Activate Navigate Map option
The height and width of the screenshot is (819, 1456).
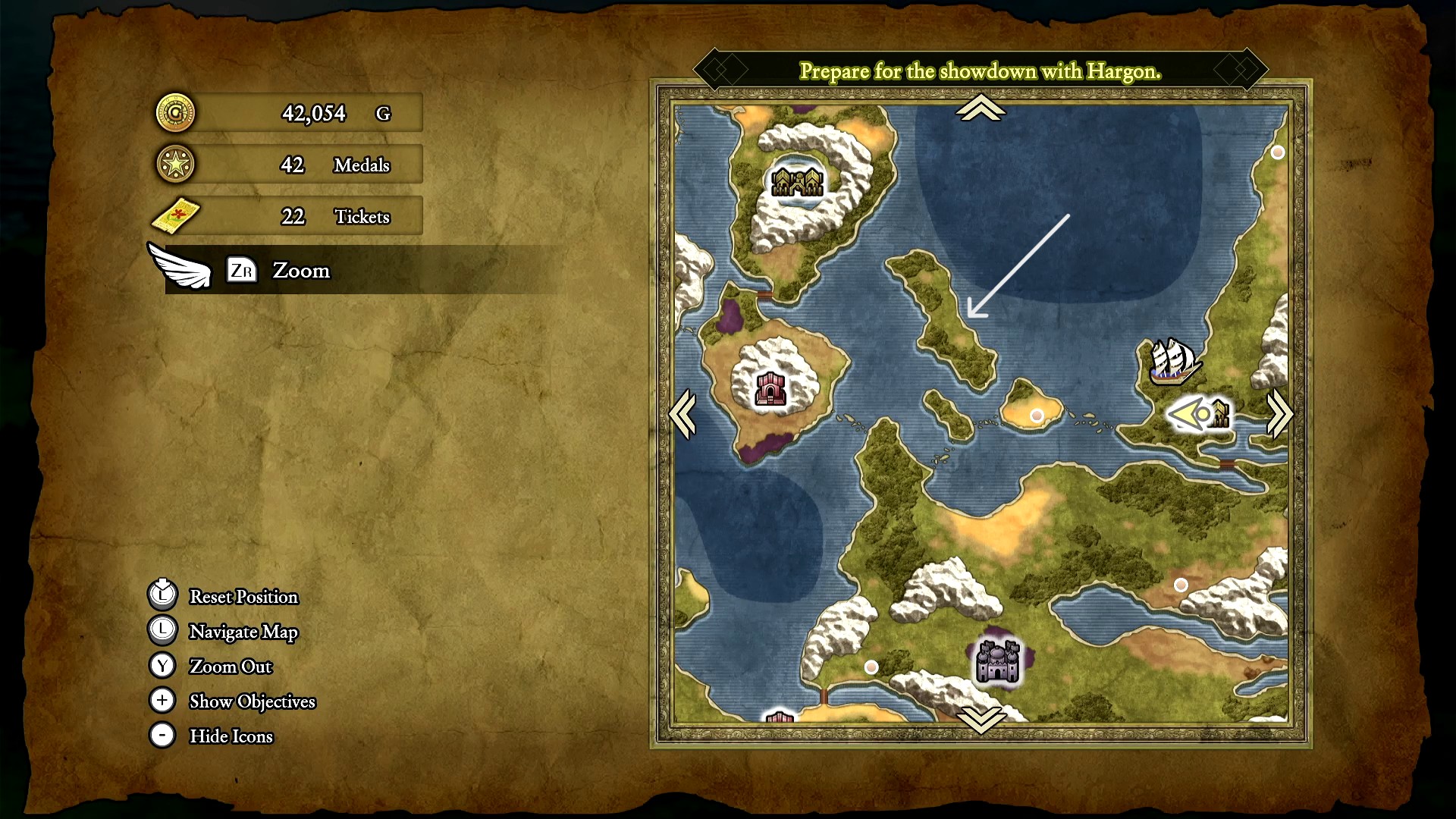coord(243,632)
